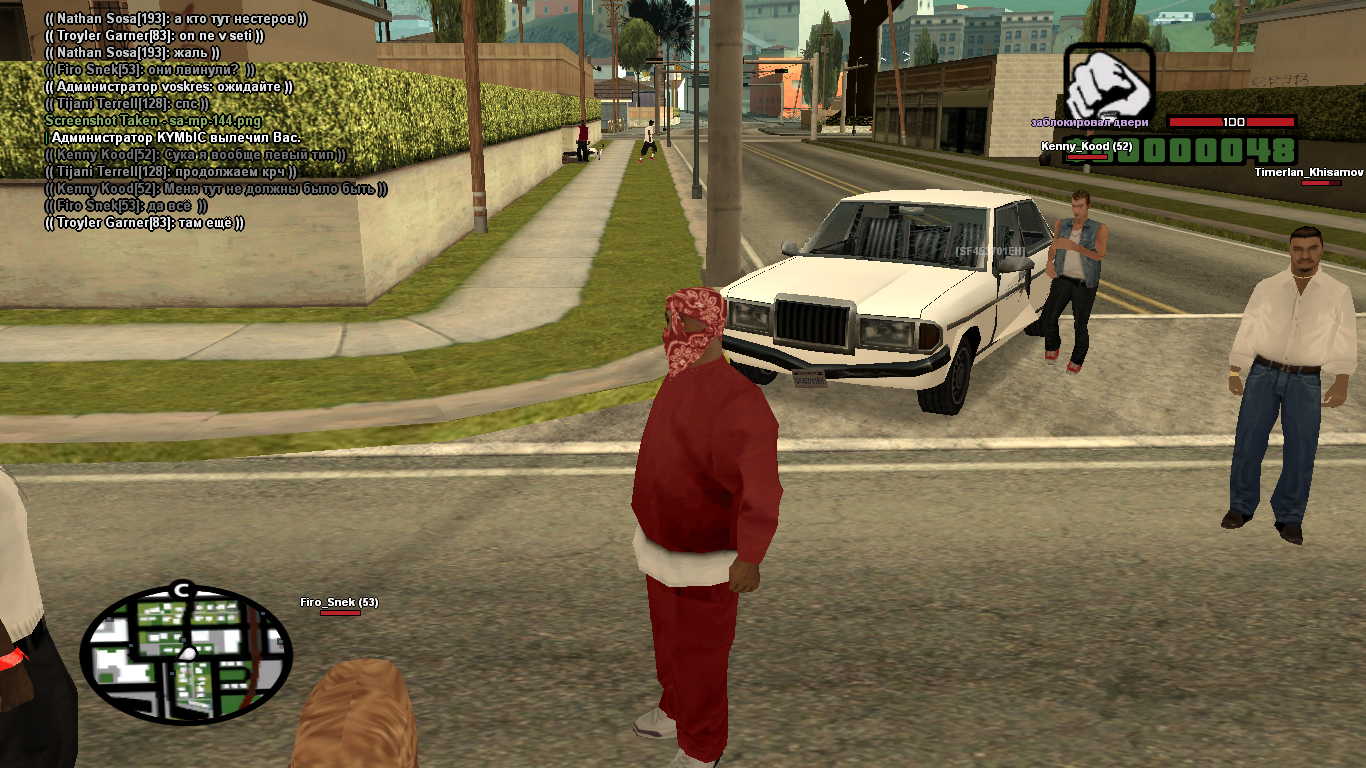Select the Timerlan_Khisamov name tag
Image resolution: width=1366 pixels, height=768 pixels.
tap(1309, 172)
